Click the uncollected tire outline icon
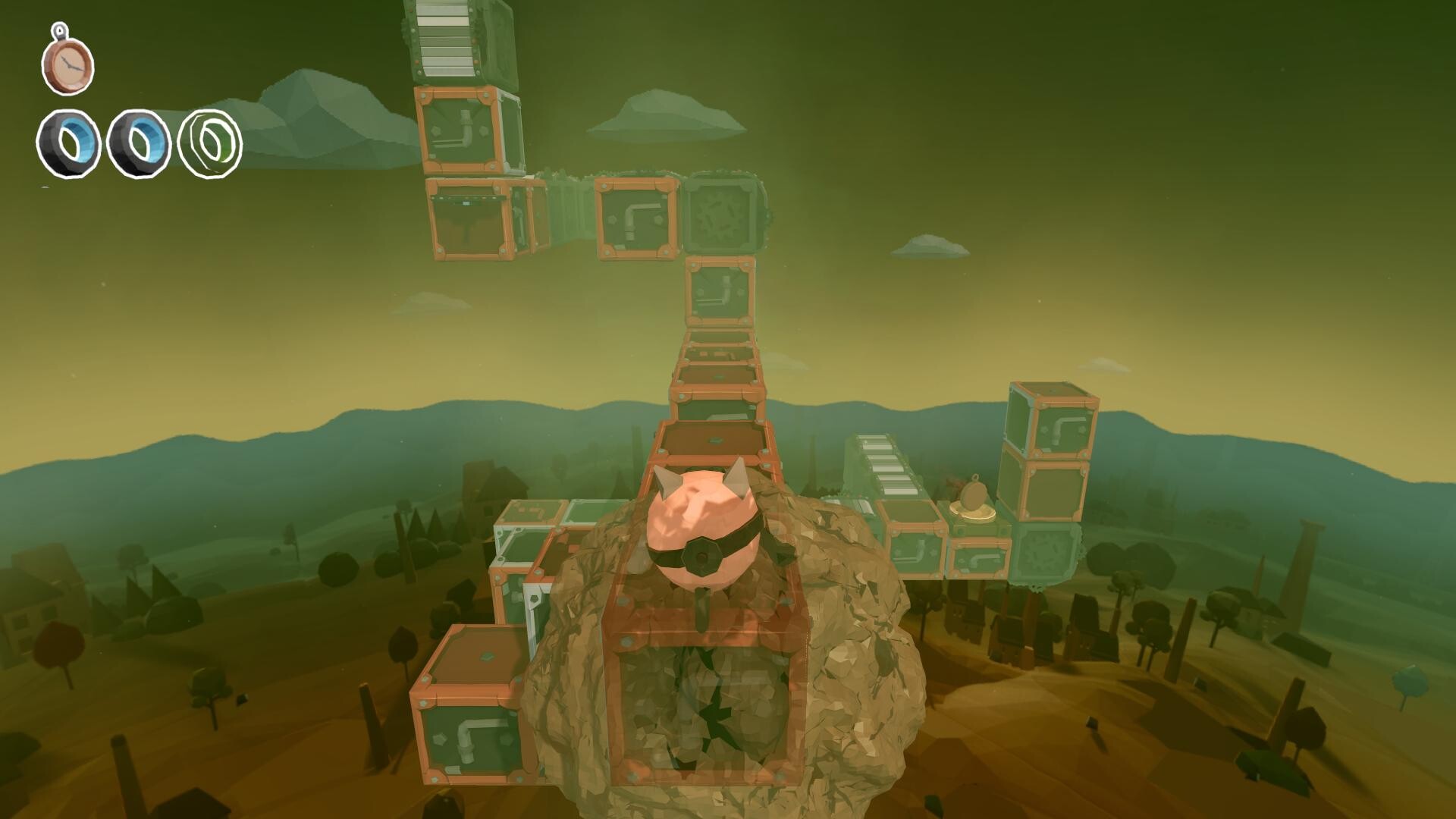This screenshot has width=1456, height=819. click(209, 140)
